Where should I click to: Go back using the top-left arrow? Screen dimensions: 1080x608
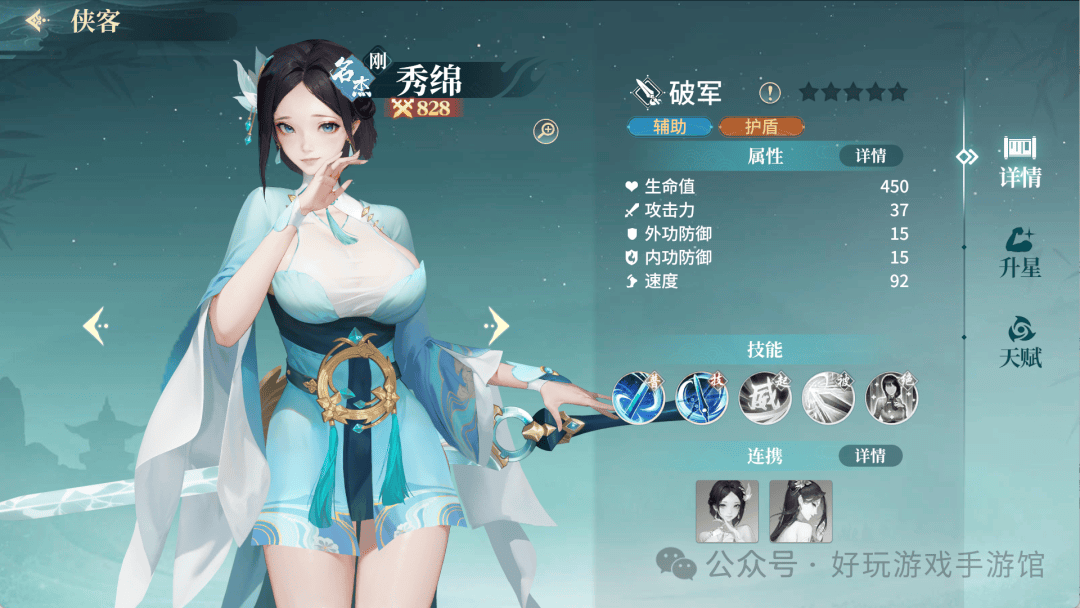[38, 21]
